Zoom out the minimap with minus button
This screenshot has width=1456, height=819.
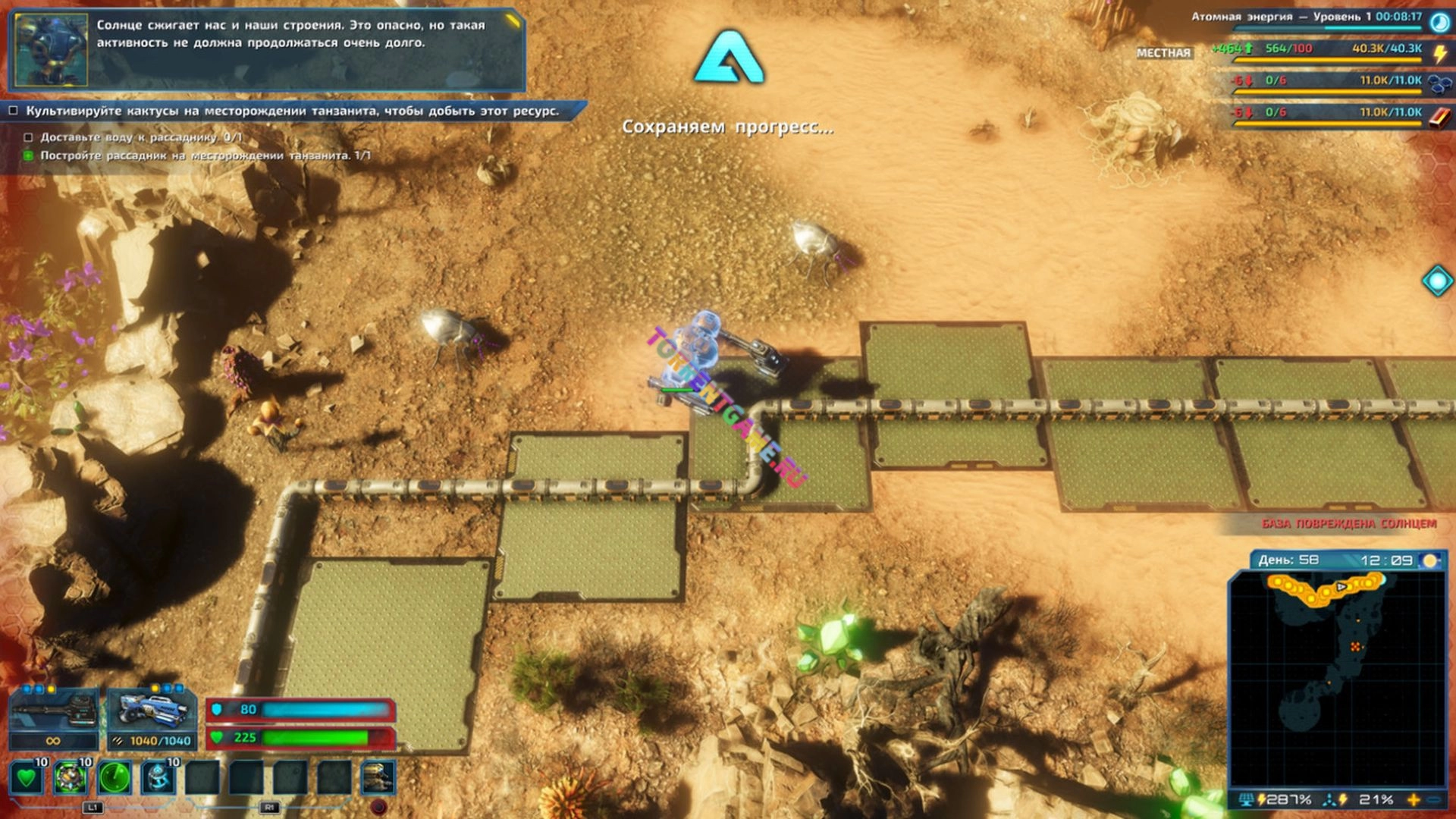(1434, 800)
